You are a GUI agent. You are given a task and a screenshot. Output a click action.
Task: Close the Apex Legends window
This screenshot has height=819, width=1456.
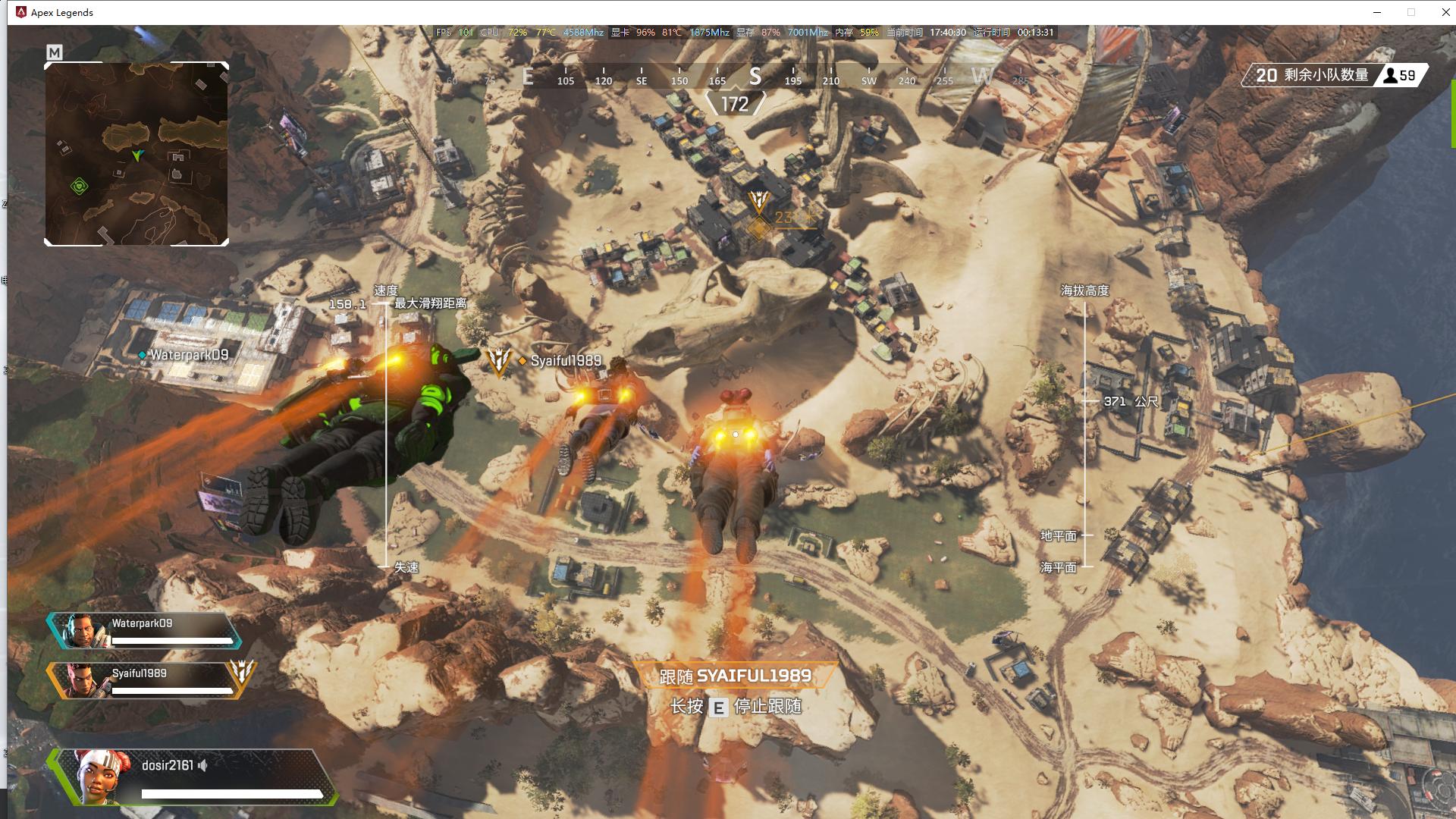point(1445,12)
